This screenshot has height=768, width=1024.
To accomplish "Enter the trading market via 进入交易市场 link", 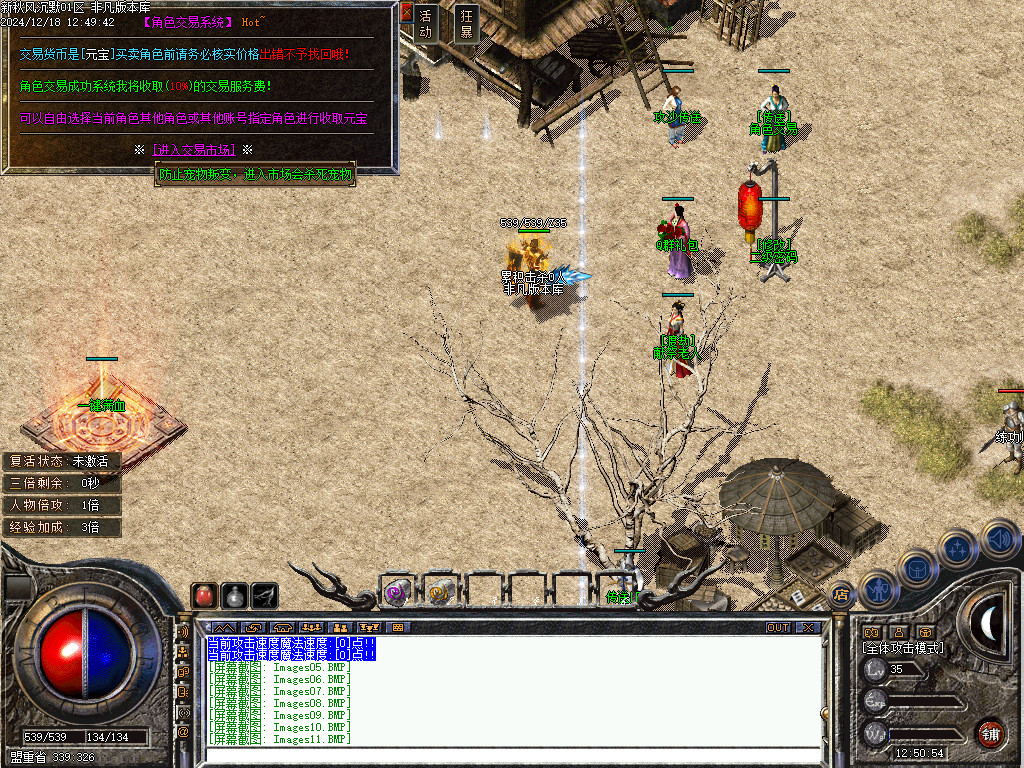I will pos(195,149).
